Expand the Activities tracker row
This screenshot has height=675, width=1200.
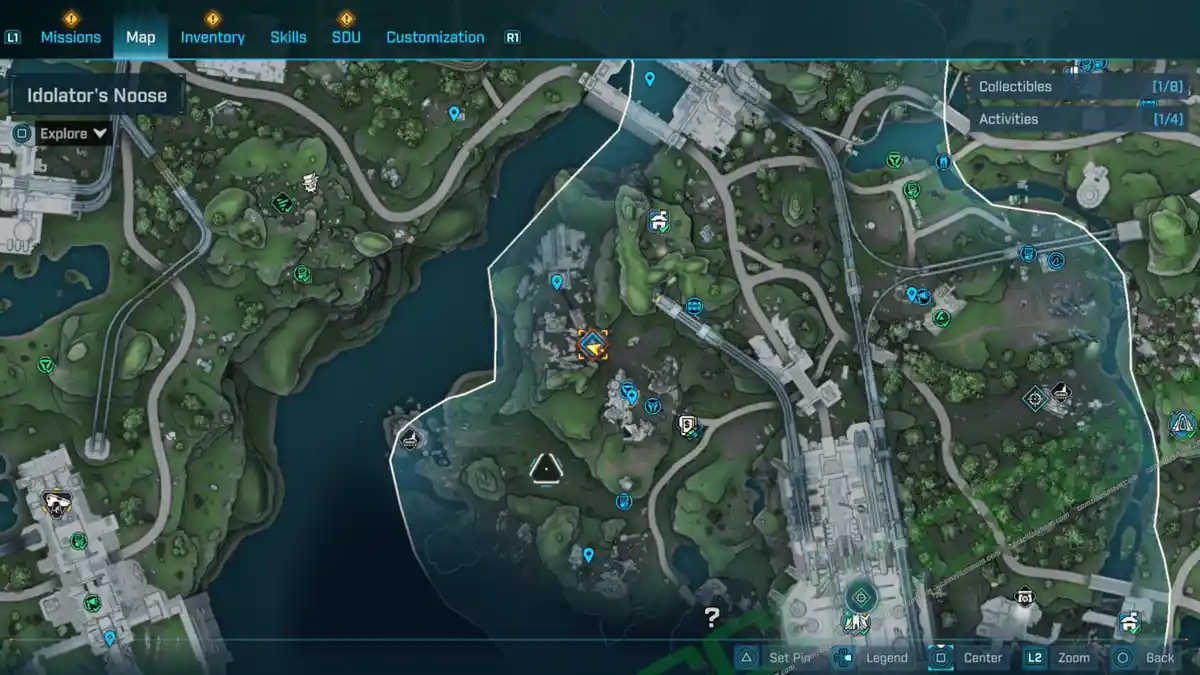(1080, 119)
